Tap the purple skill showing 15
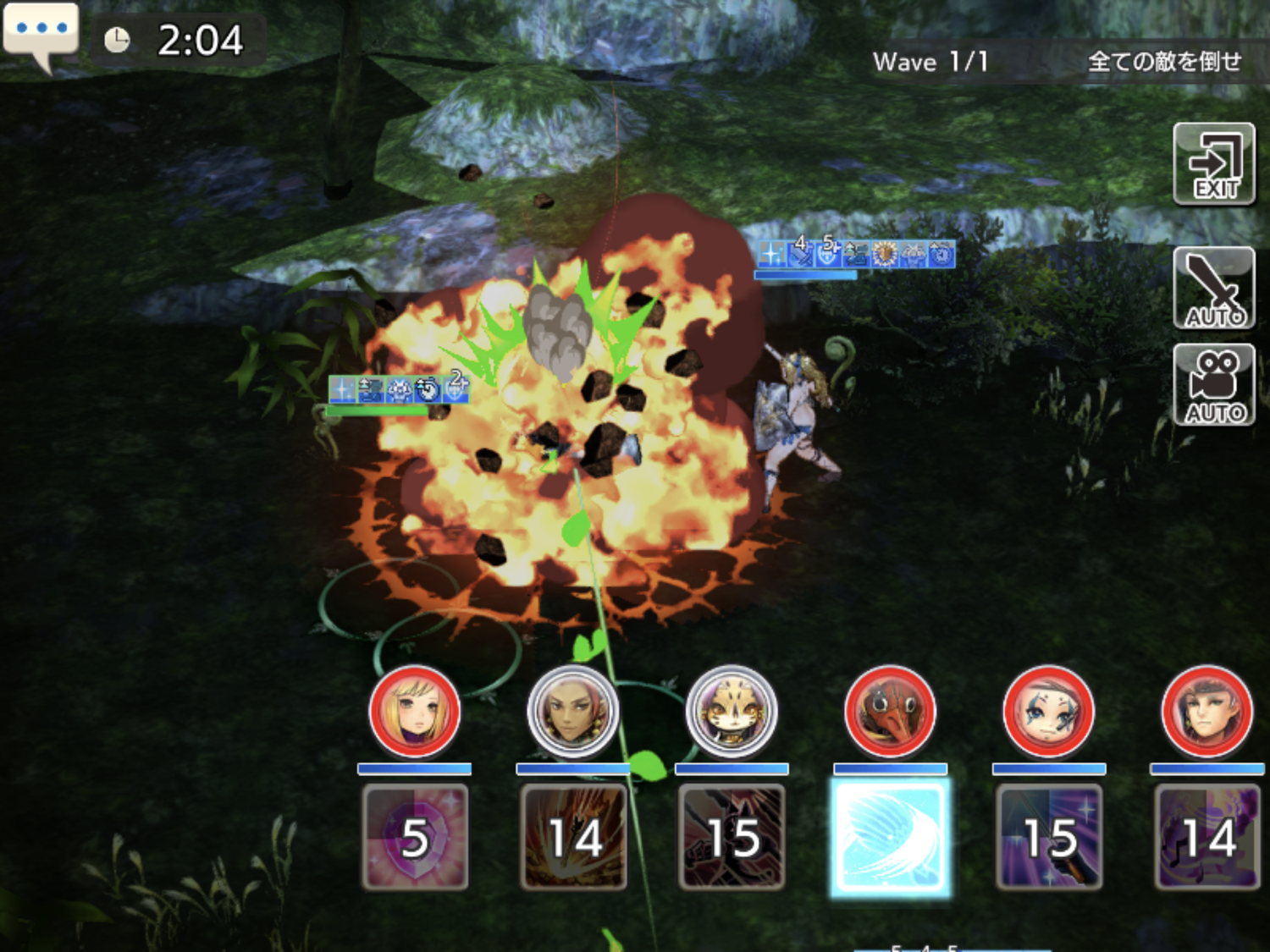1270x952 pixels. pyautogui.click(x=1048, y=837)
